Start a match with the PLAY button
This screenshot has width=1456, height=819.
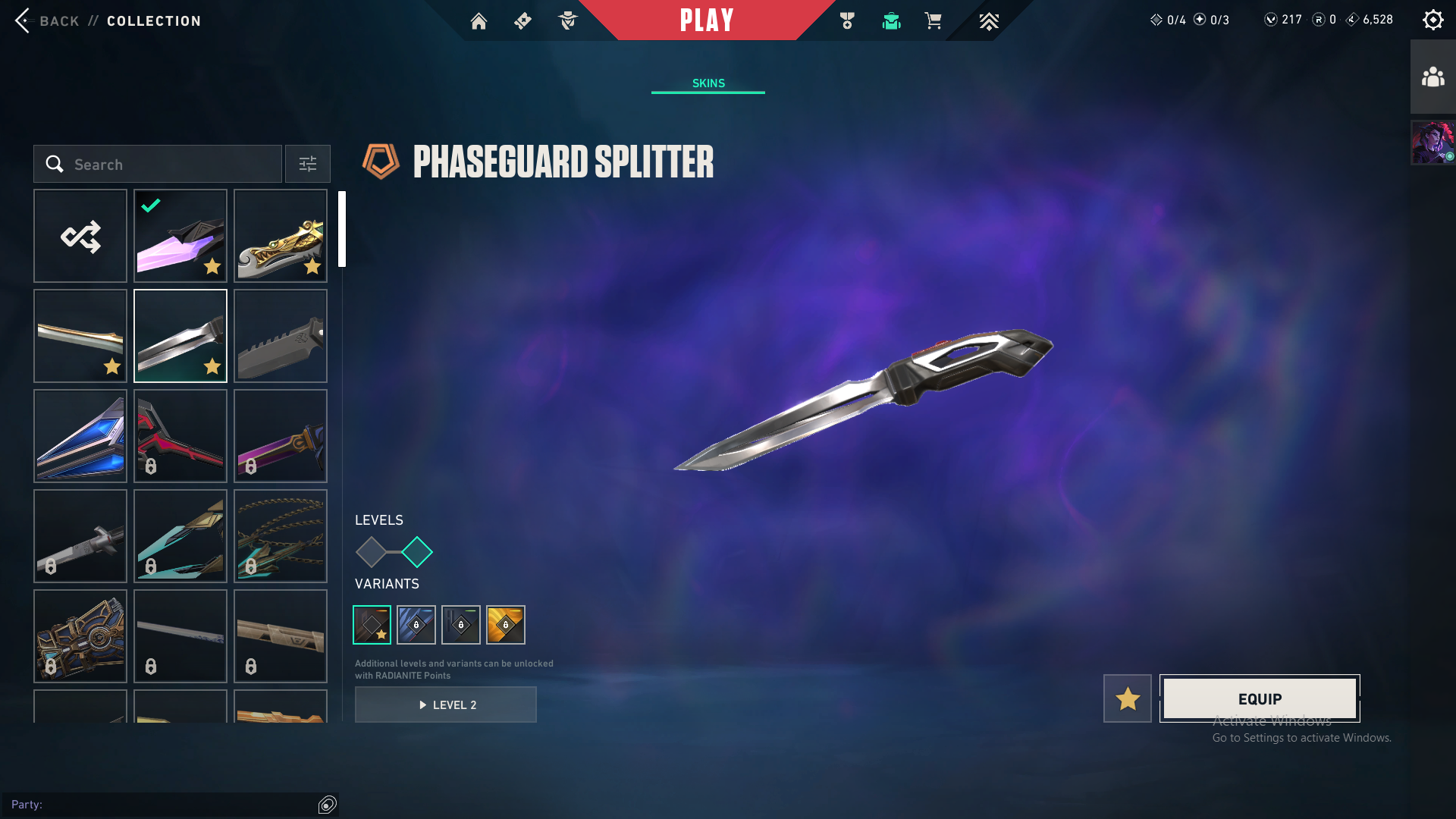(707, 20)
